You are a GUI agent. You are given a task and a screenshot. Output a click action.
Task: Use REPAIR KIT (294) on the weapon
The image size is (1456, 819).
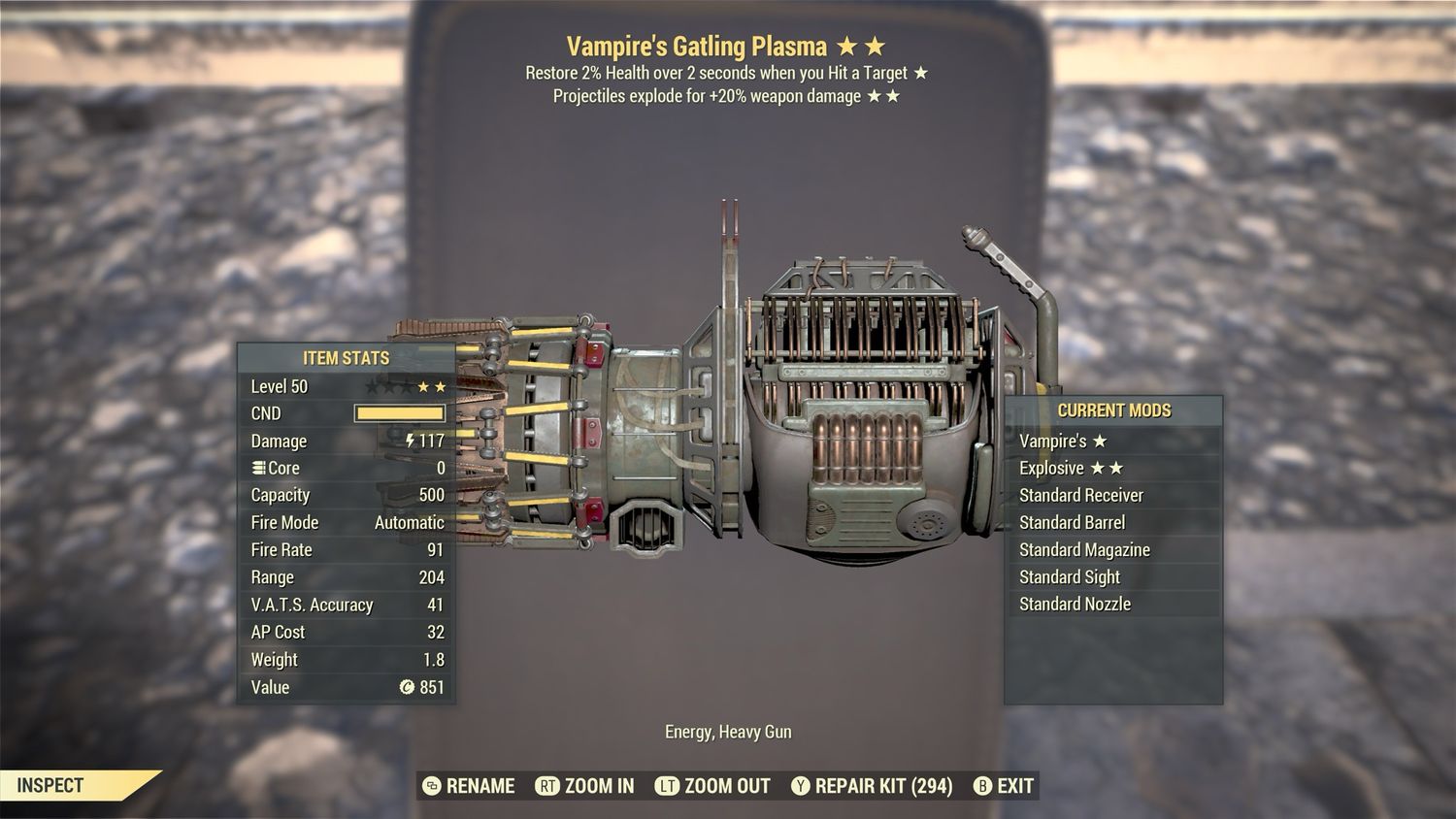(x=872, y=786)
